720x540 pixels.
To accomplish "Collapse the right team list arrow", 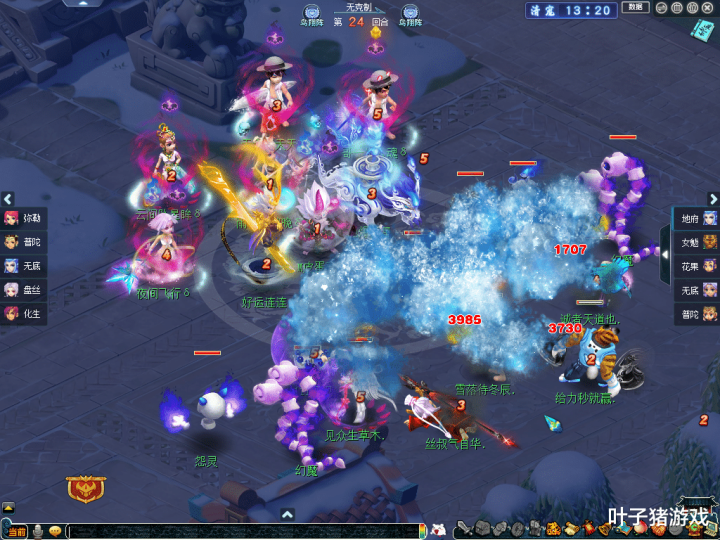I will click(712, 199).
